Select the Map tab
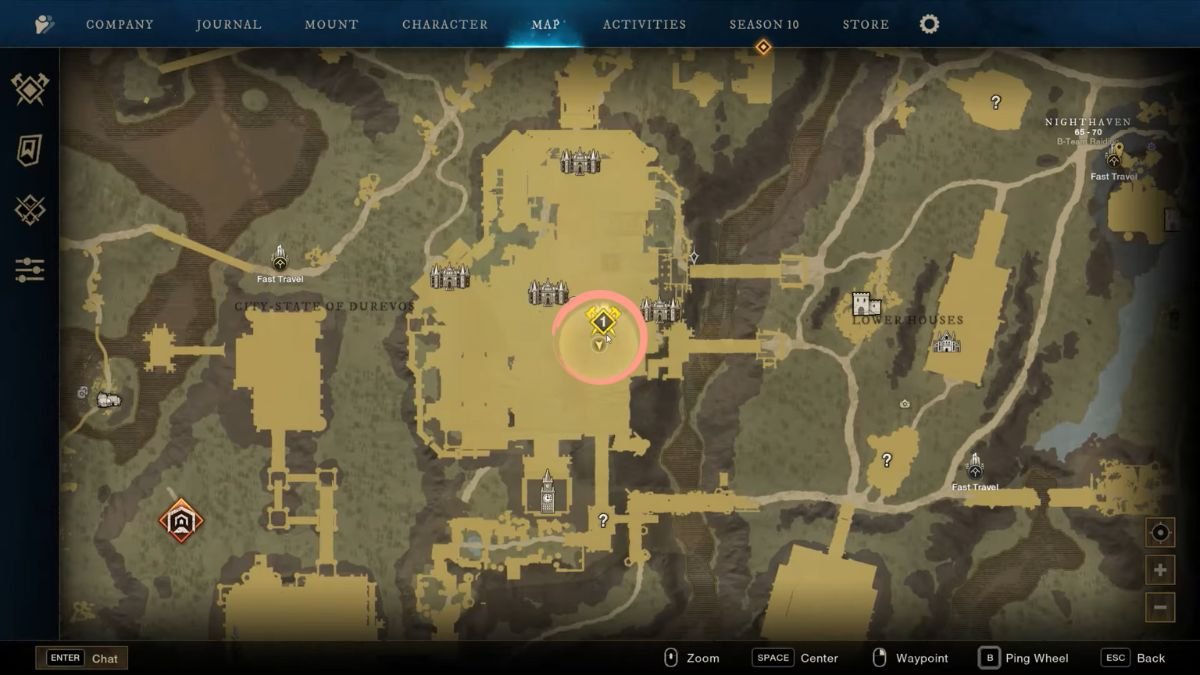 546,24
